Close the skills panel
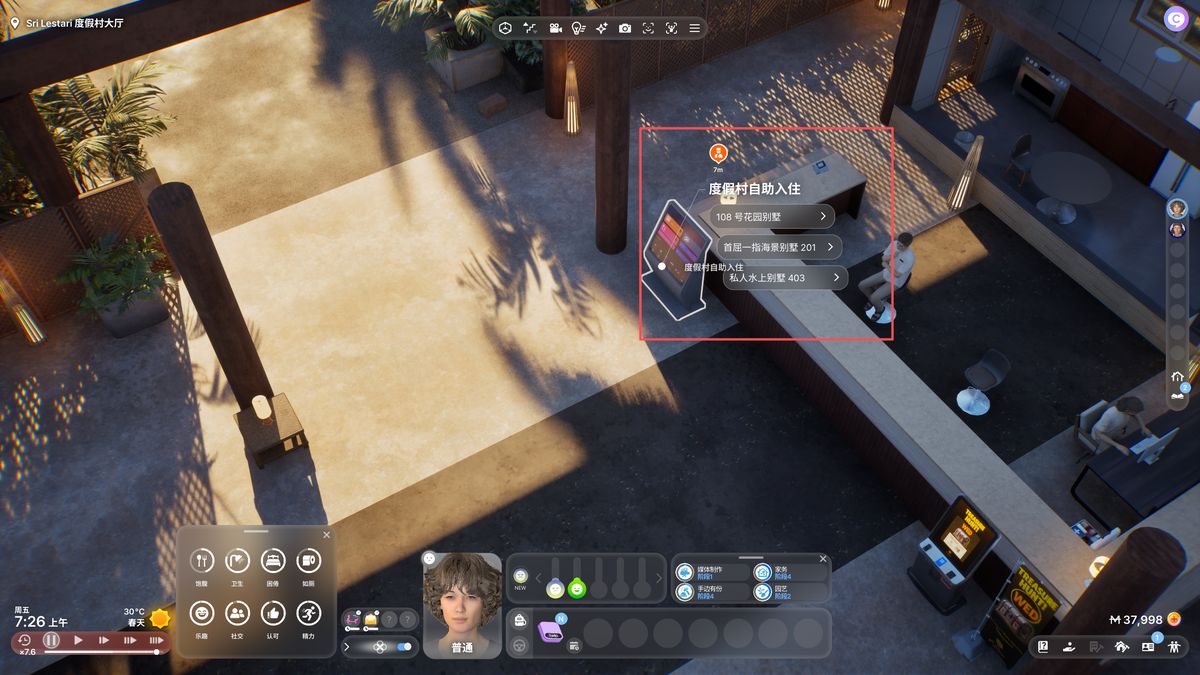1200x675 pixels. tap(823, 559)
